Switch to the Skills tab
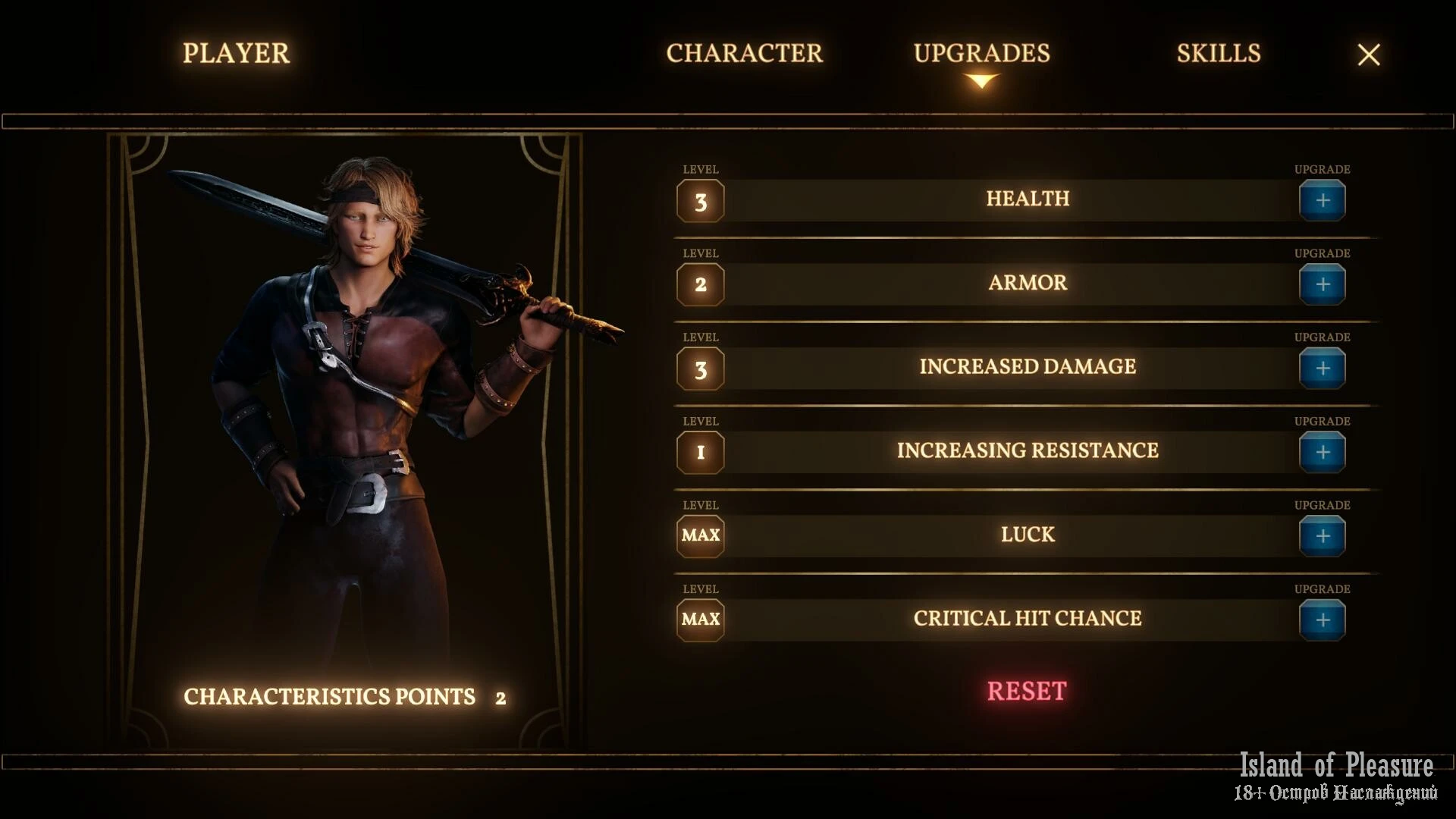1456x819 pixels. 1218,53
